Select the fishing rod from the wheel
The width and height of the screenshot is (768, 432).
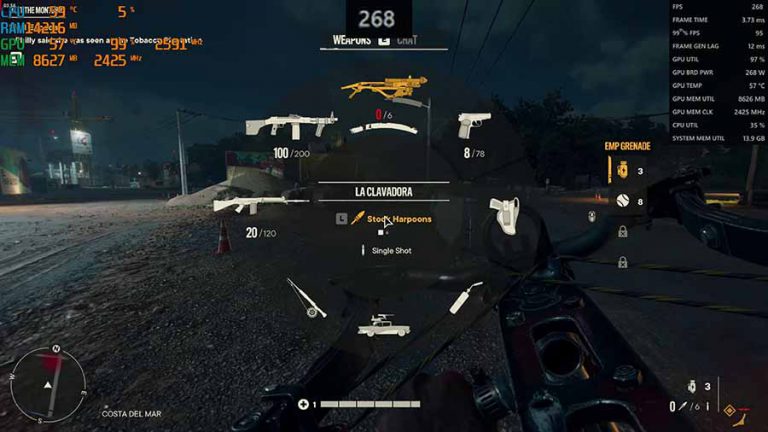tap(306, 298)
